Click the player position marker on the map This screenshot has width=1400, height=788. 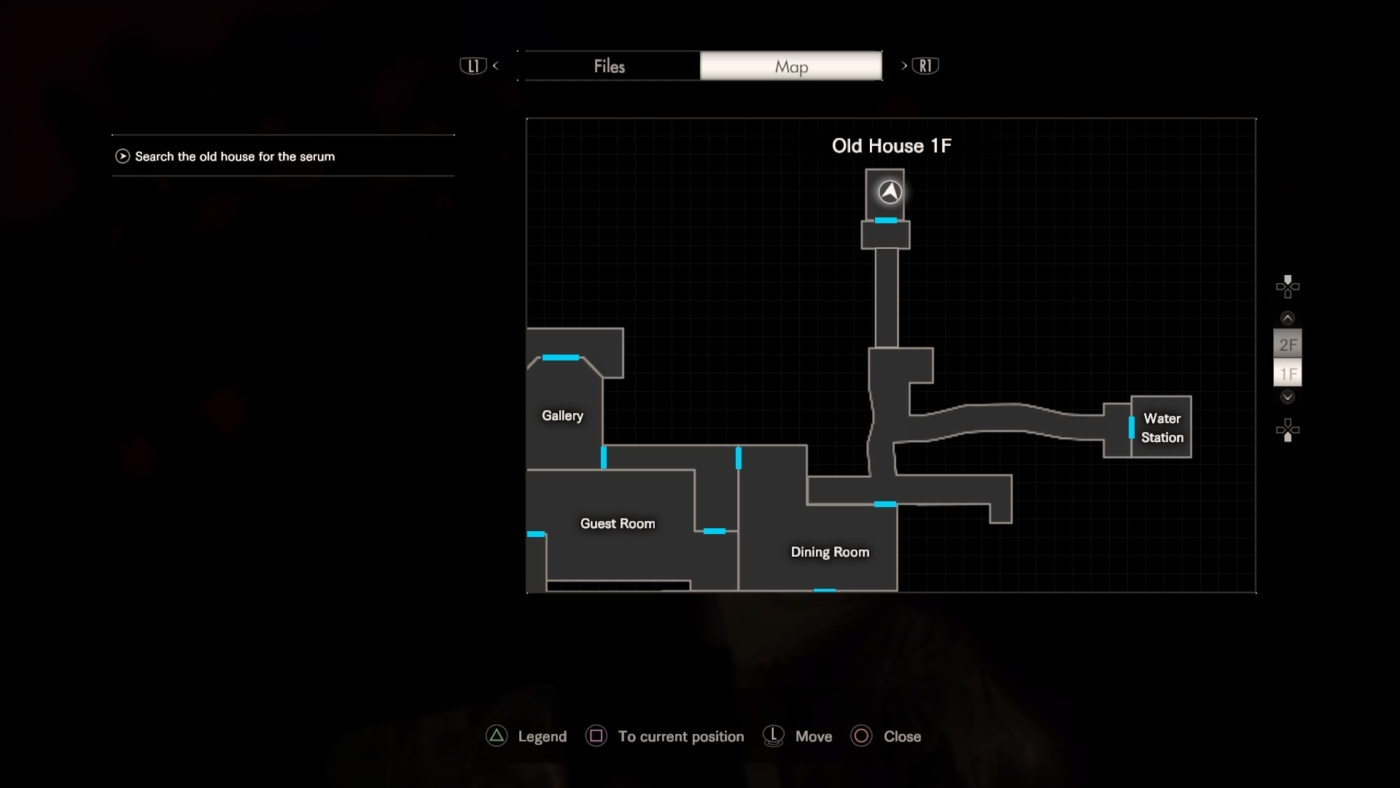890,192
